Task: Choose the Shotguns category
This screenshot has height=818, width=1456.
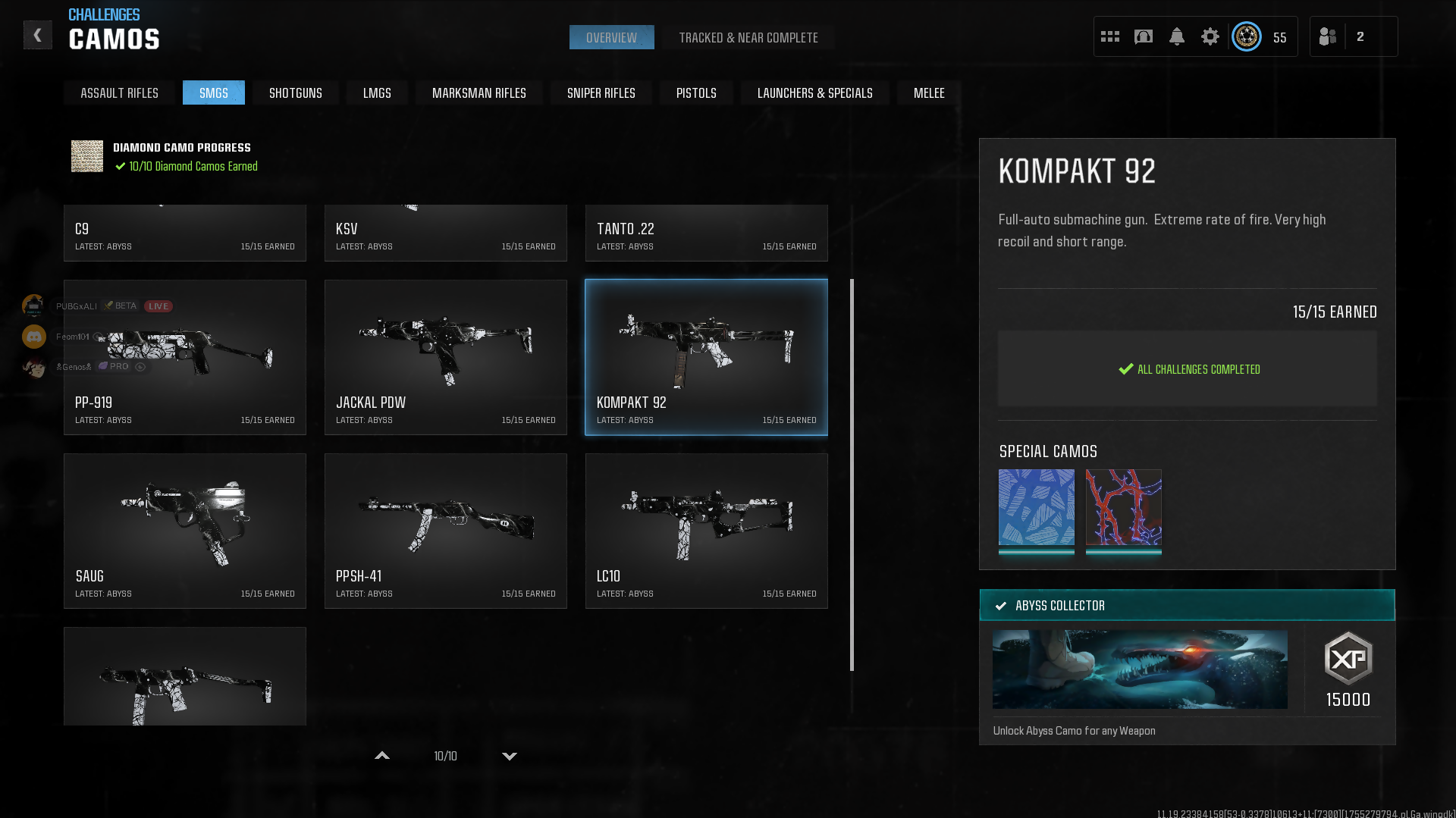Action: point(295,93)
